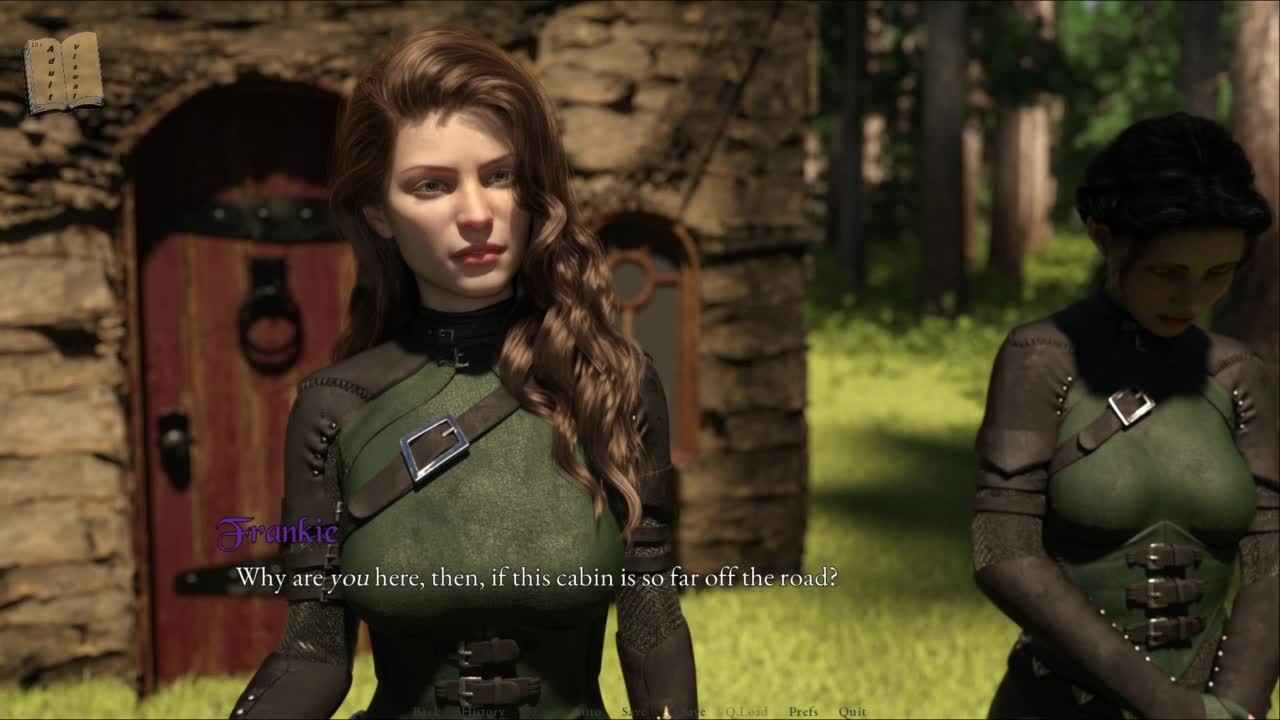Open the Prefs settings menu
Image resolution: width=1280 pixels, height=720 pixels.
tap(803, 712)
